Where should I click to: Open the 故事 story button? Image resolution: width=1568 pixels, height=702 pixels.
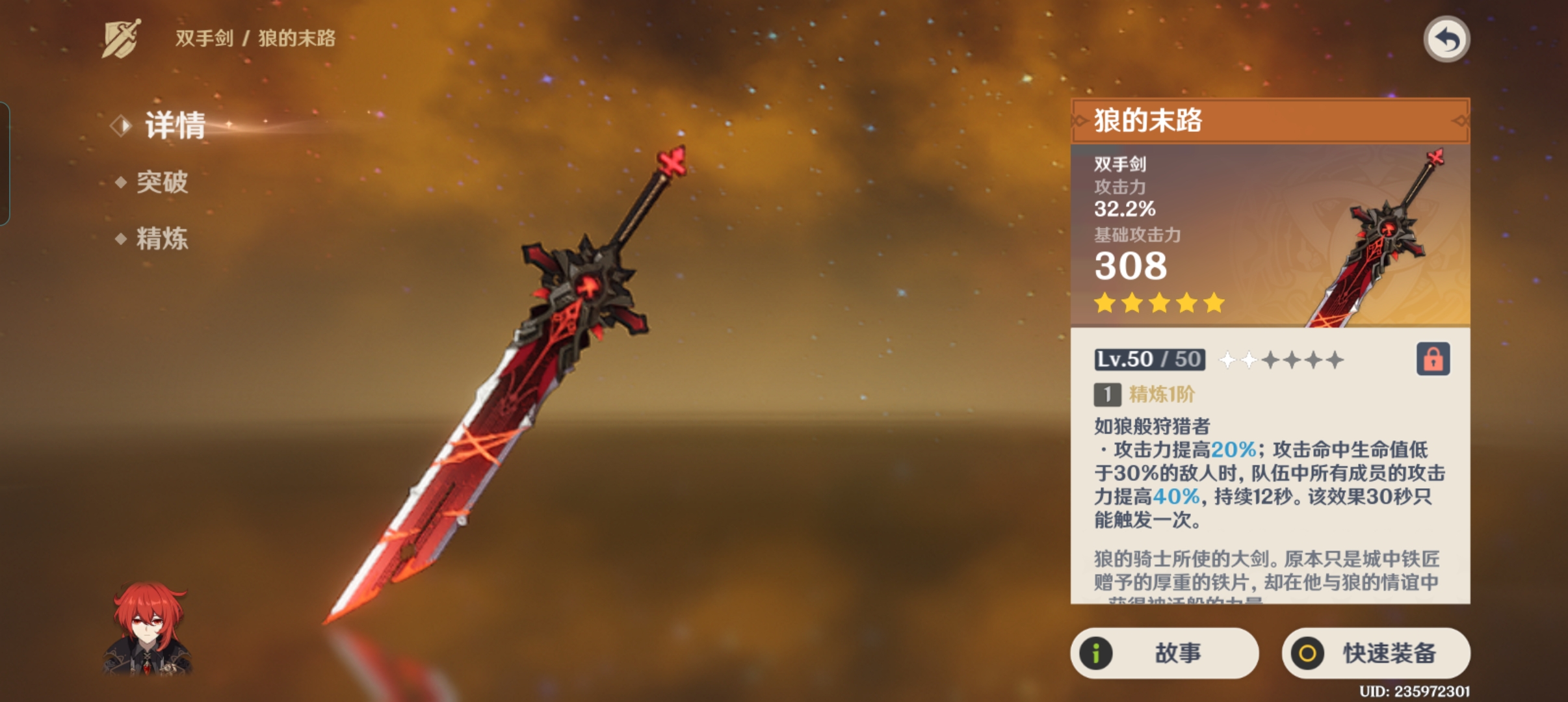pos(1164,653)
